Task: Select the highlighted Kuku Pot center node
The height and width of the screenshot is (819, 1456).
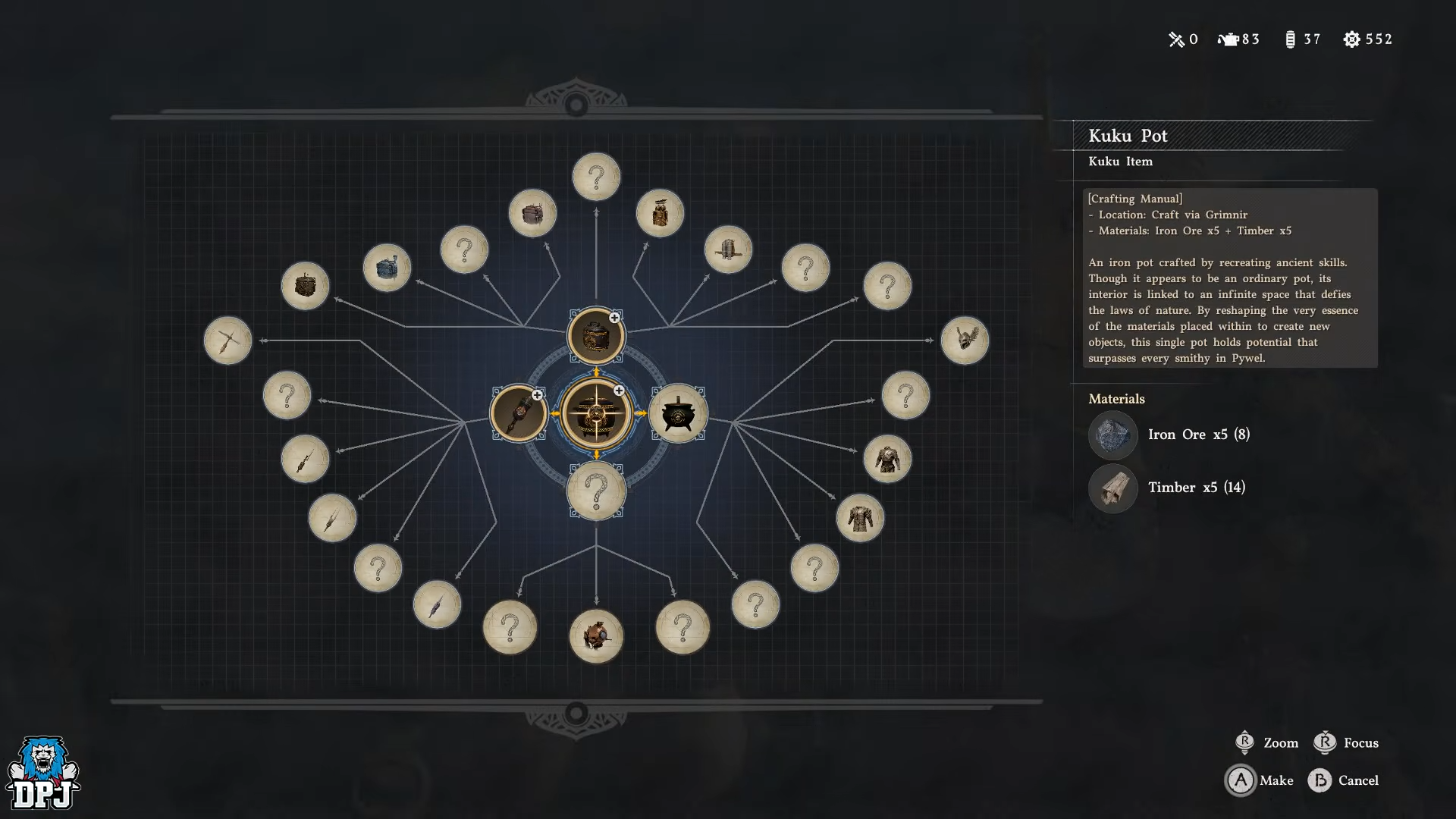Action: coord(596,413)
